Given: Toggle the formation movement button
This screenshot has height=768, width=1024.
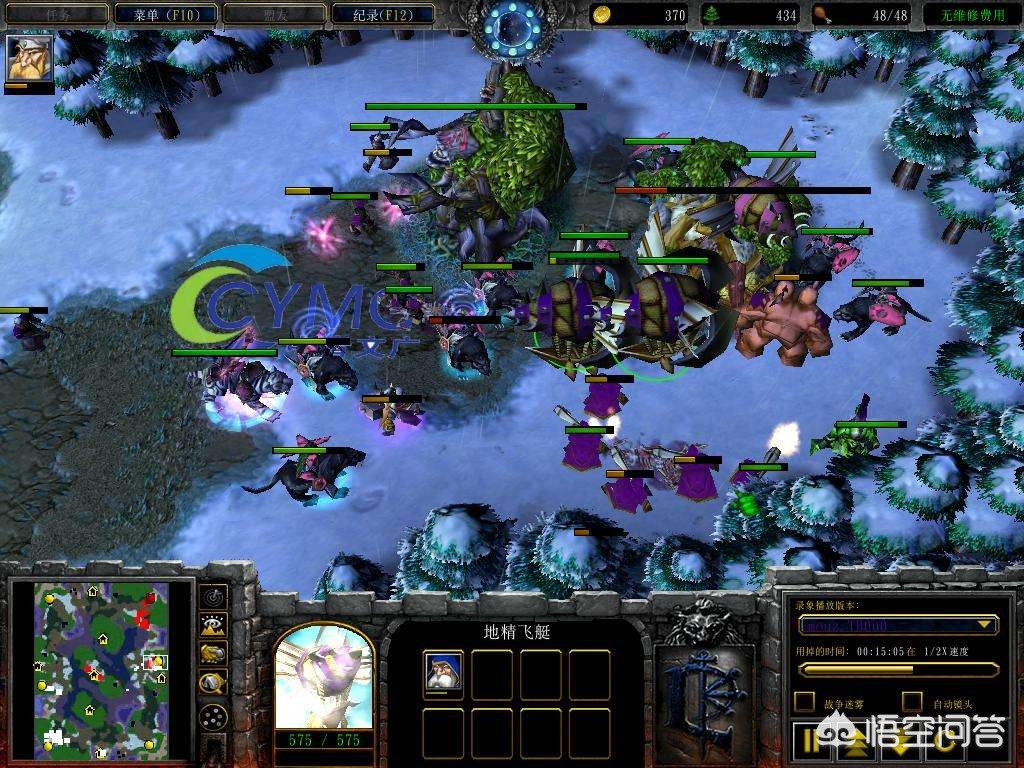Looking at the screenshot, I should point(213,717).
